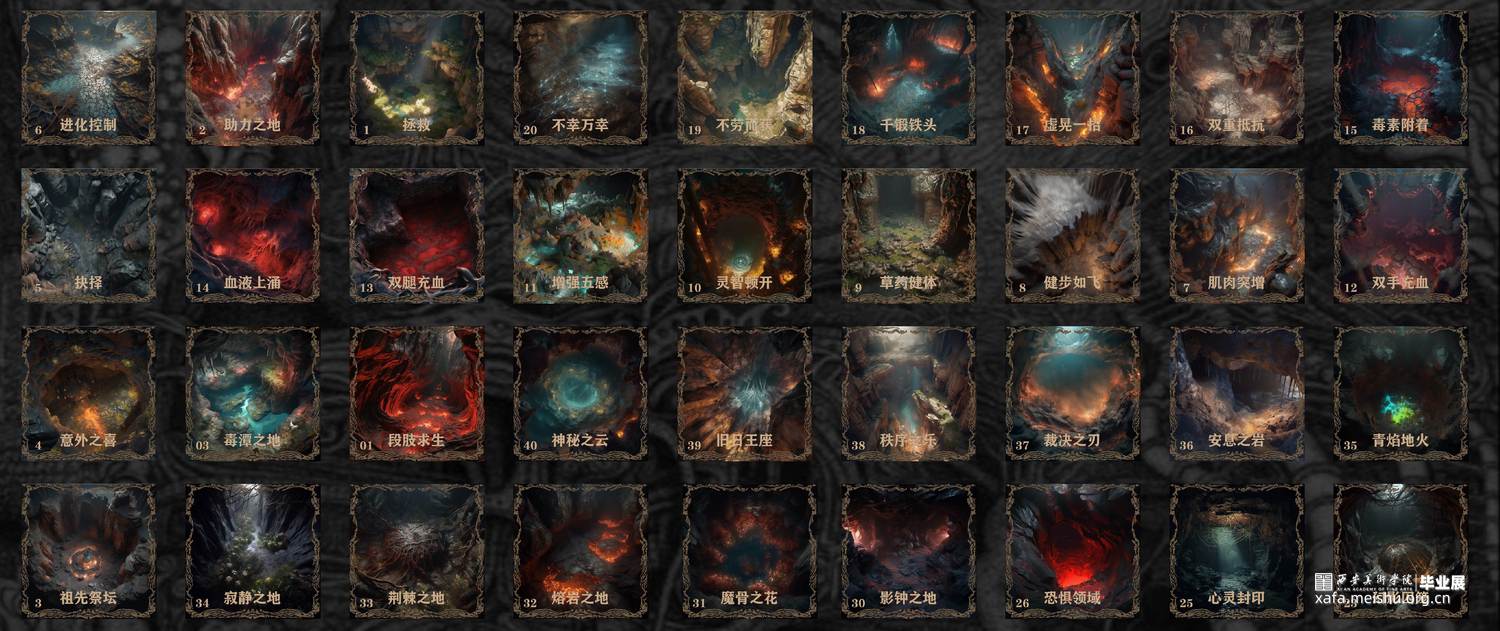Click the 抉择 card
The width and height of the screenshot is (1500, 631).
pos(88,234)
